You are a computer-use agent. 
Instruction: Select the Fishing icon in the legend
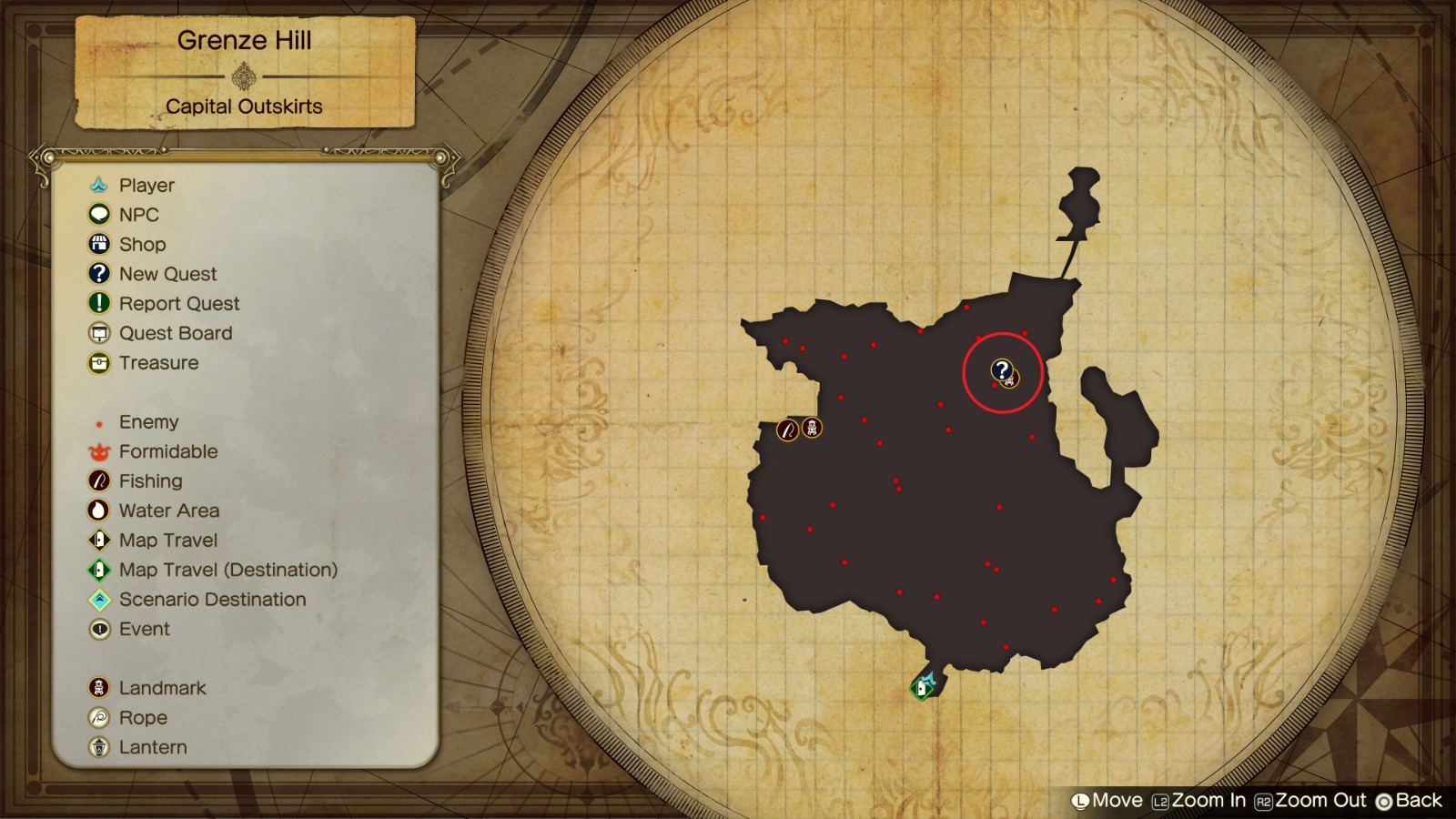[101, 480]
